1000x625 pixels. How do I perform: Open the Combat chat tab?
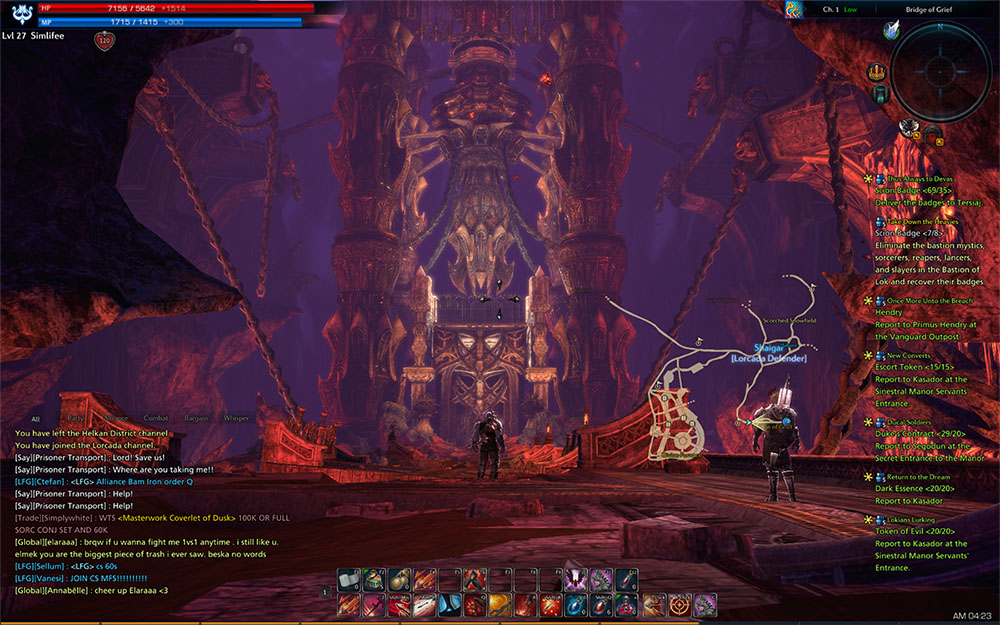pos(155,418)
